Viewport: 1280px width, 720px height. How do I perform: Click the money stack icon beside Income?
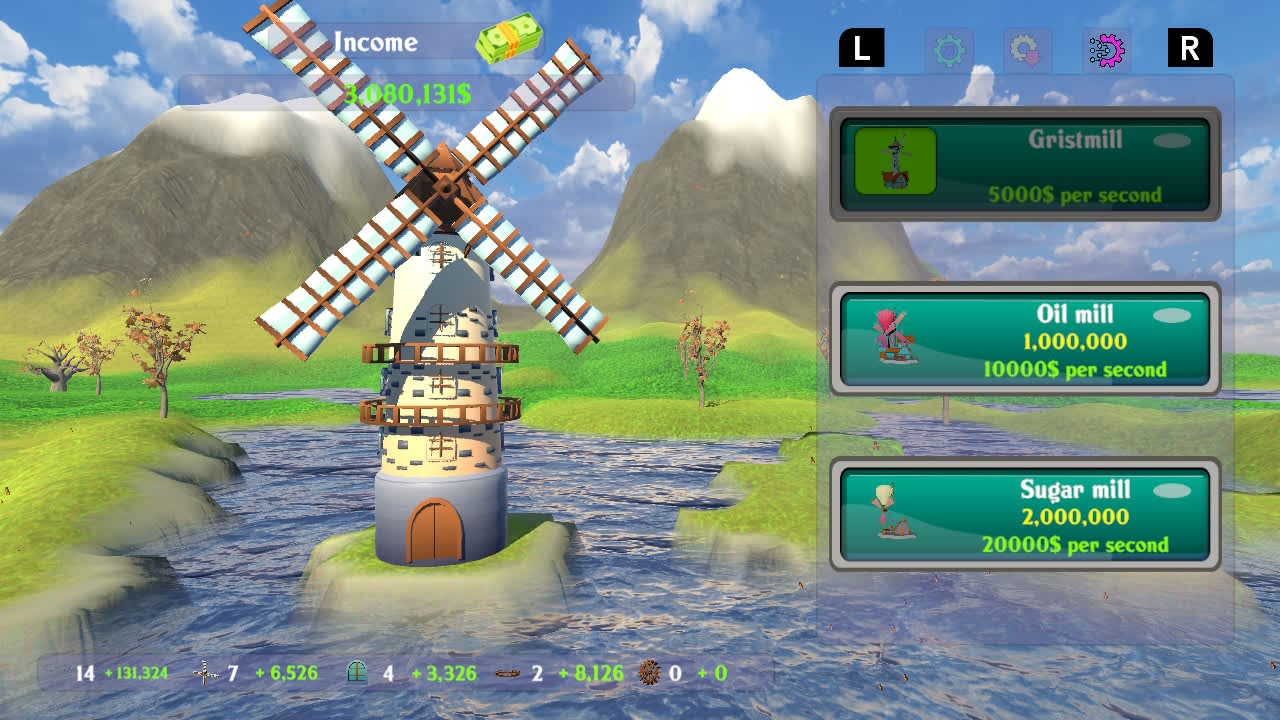(x=509, y=37)
